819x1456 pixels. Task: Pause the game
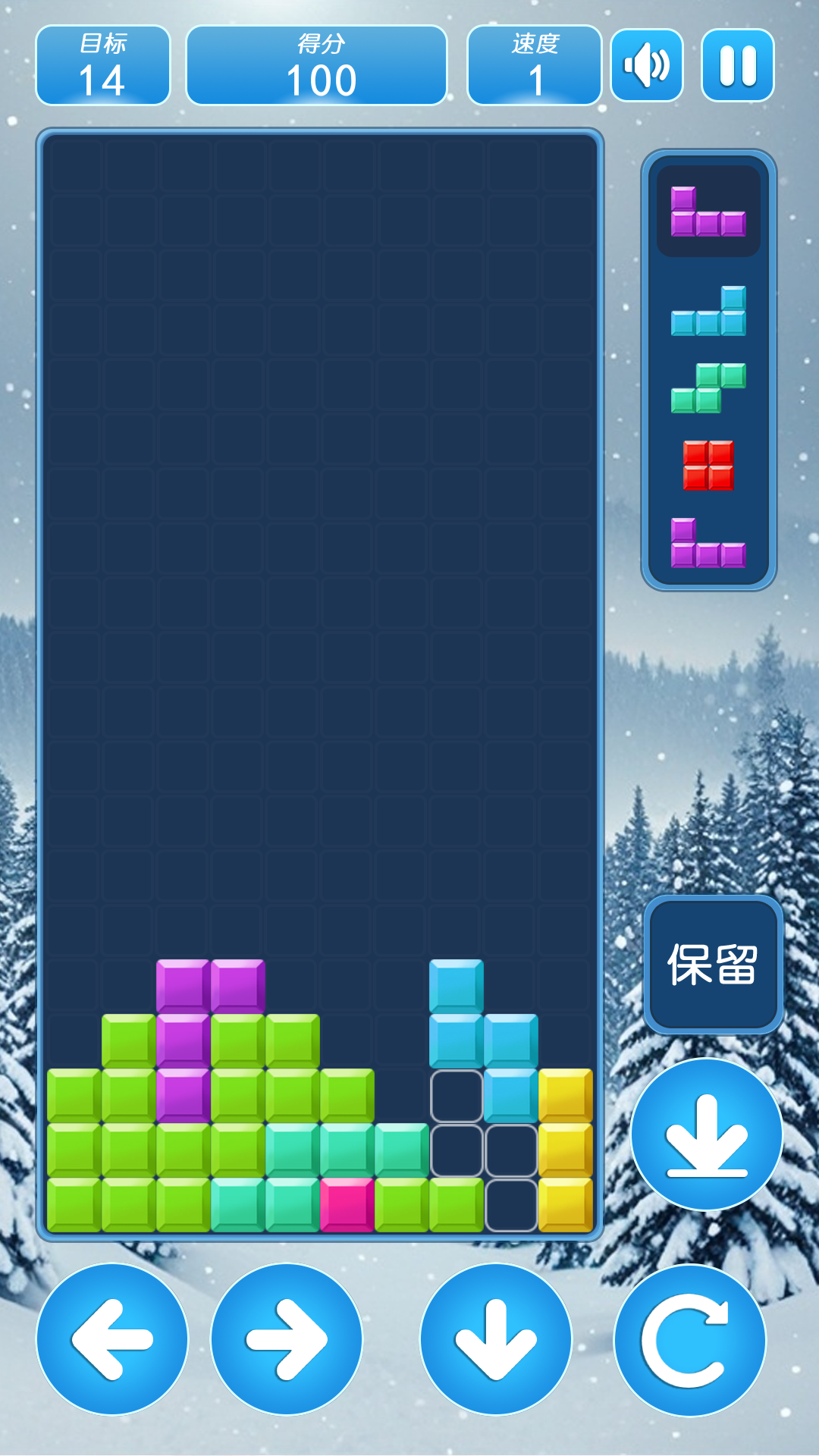(737, 65)
